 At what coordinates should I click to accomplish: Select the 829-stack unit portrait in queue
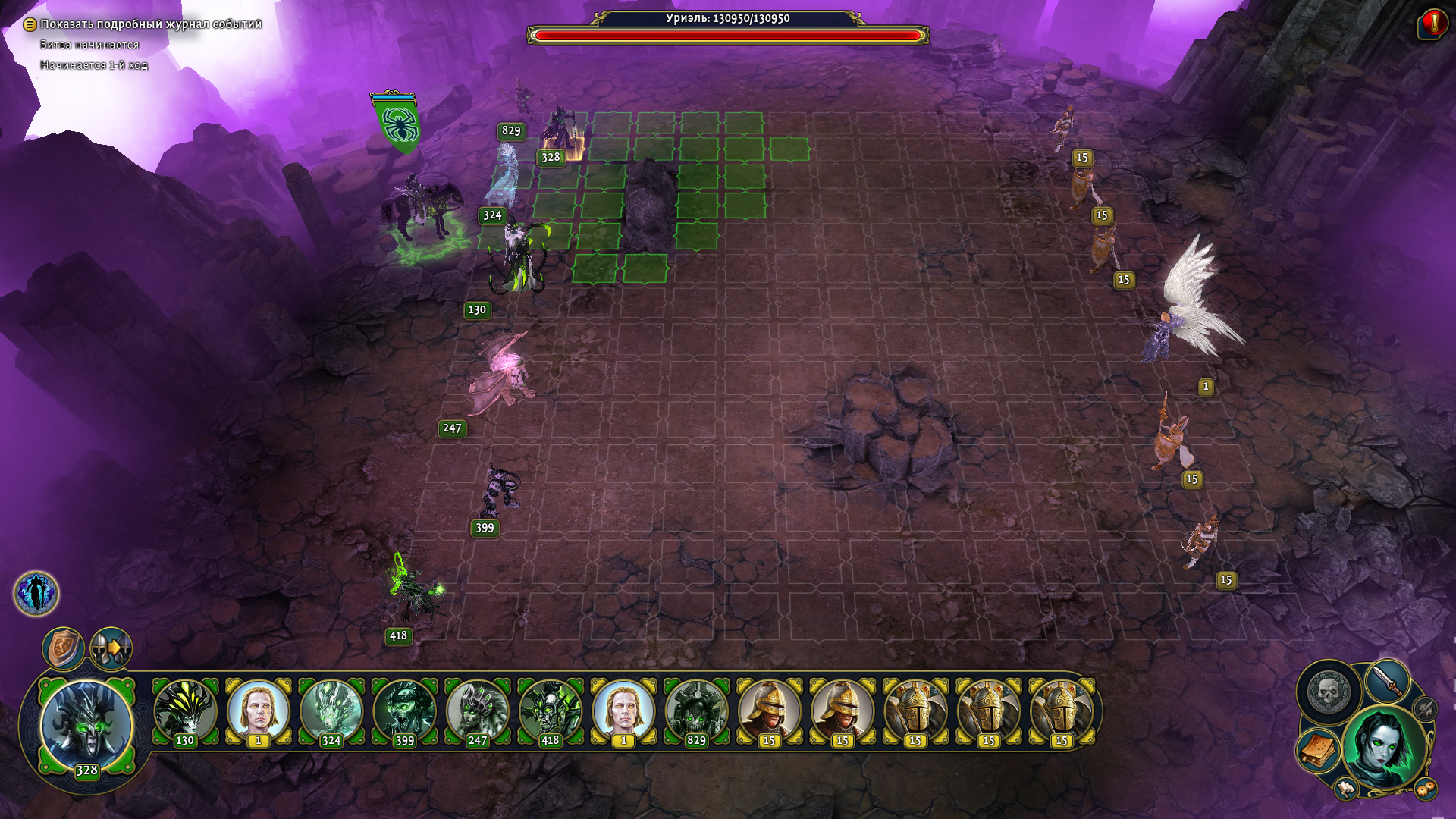(x=696, y=713)
